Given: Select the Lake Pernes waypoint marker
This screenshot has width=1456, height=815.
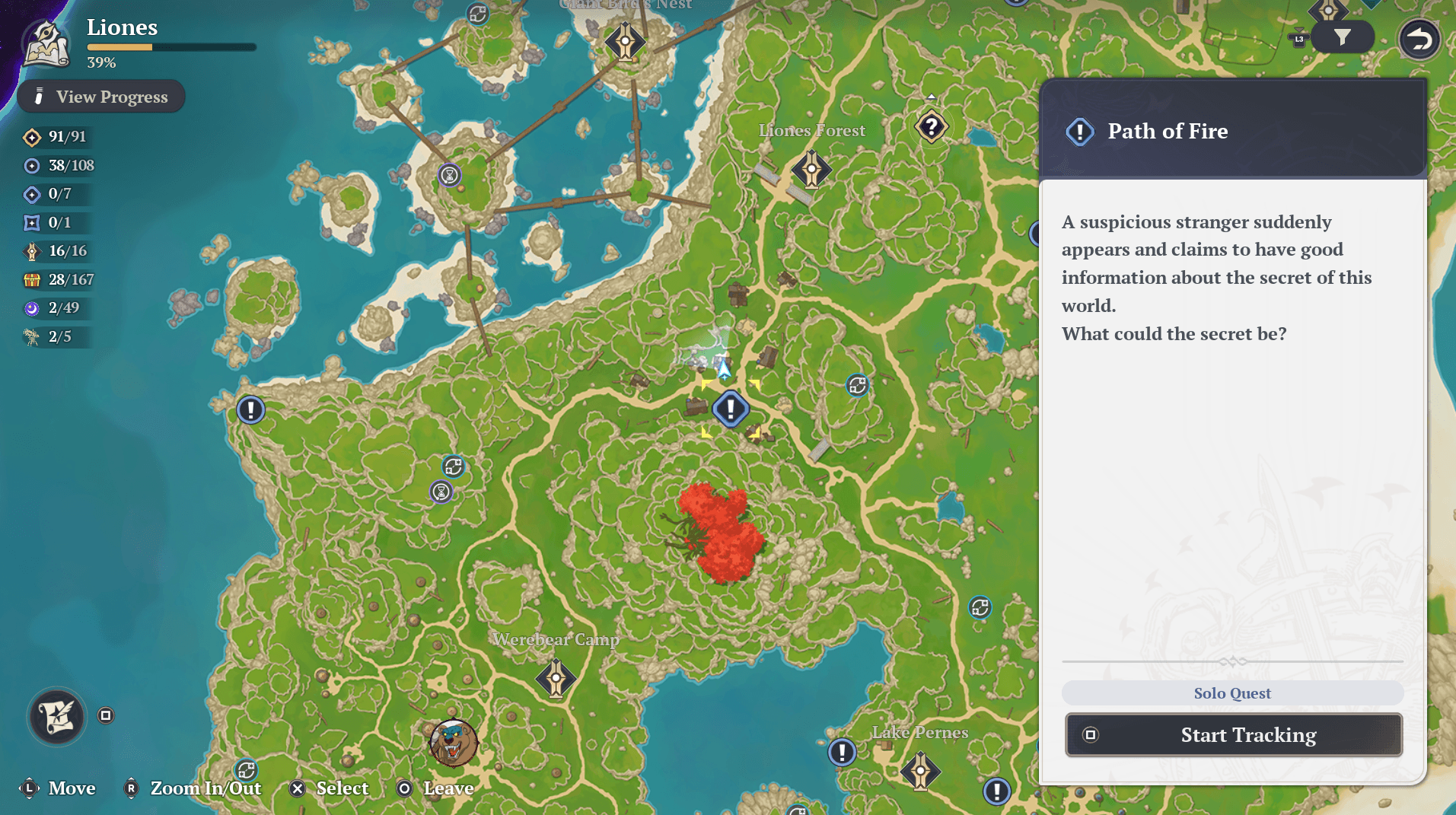Looking at the screenshot, I should coord(920,771).
